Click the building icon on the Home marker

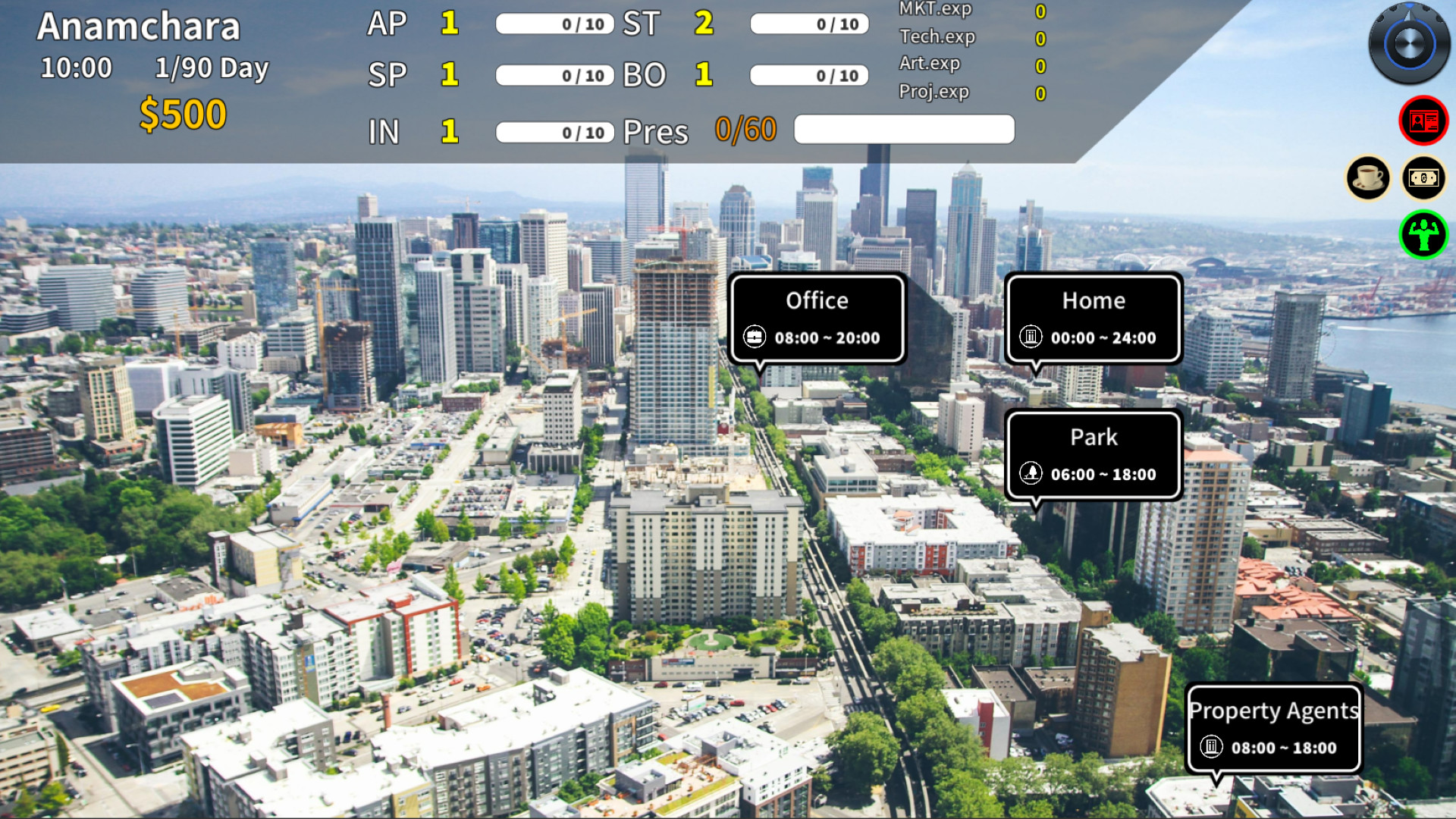pos(1031,337)
